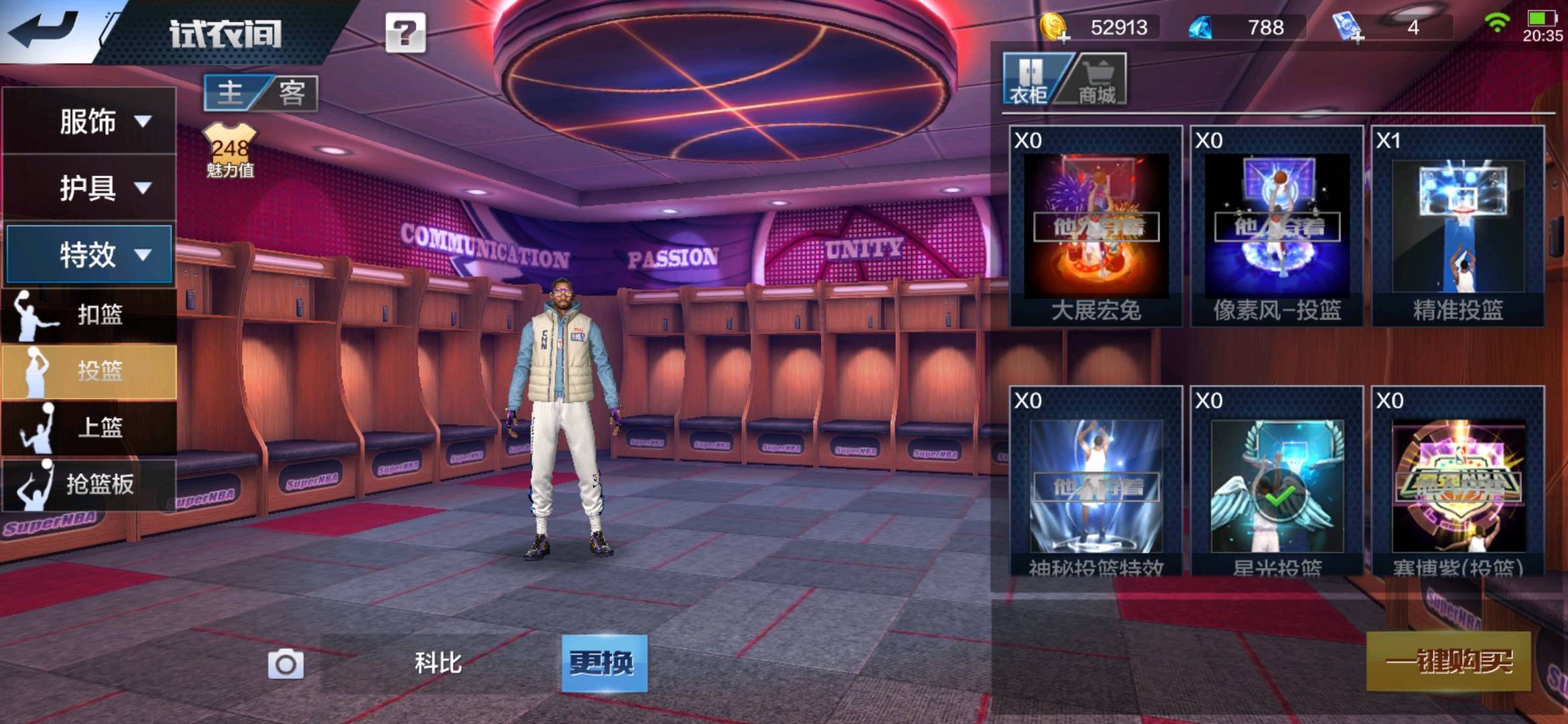The height and width of the screenshot is (724, 1568).
Task: Switch to the 主 home uniform tab
Action: click(231, 93)
